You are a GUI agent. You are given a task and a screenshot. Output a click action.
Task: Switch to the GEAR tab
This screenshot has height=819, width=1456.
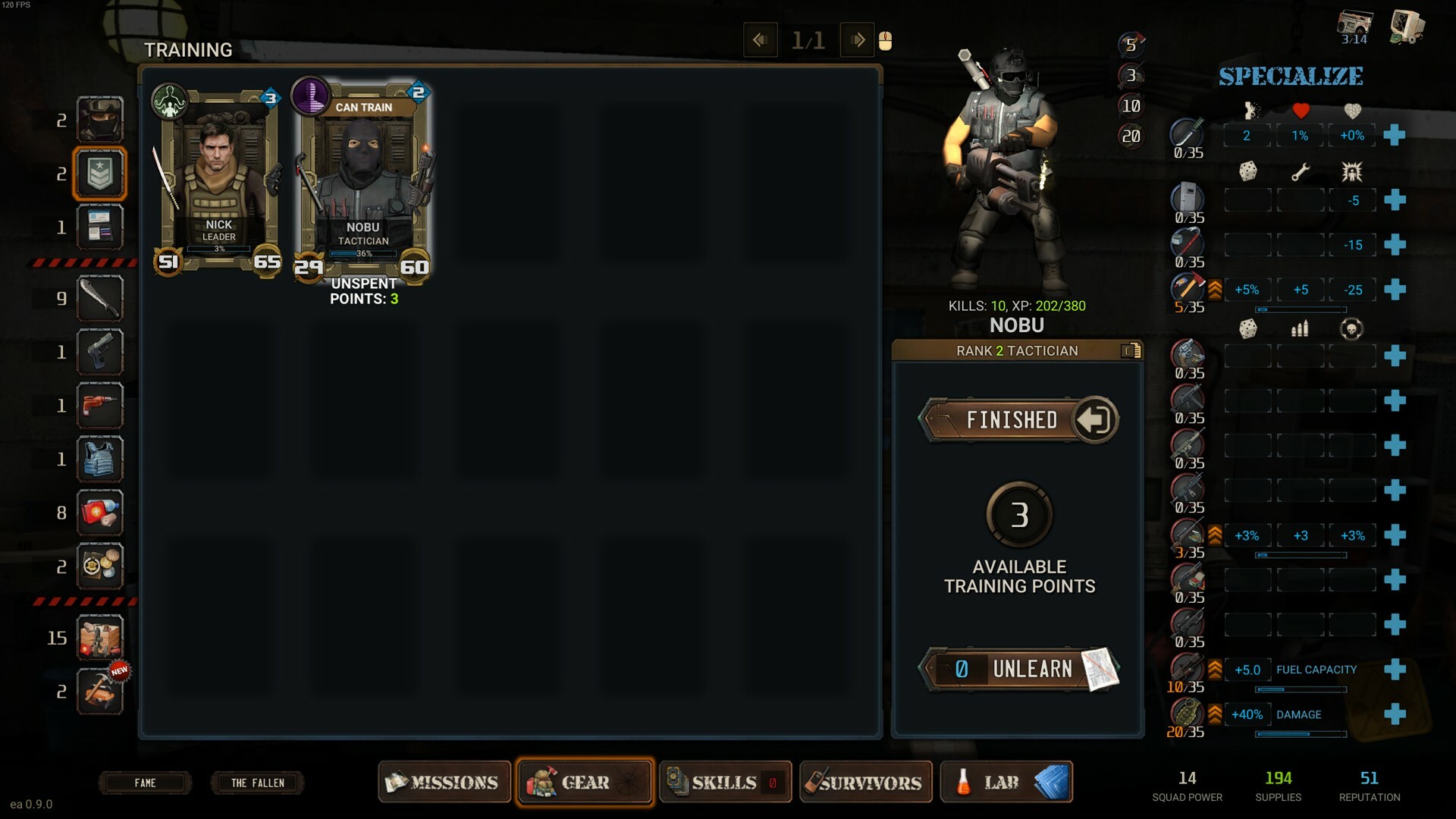(585, 782)
